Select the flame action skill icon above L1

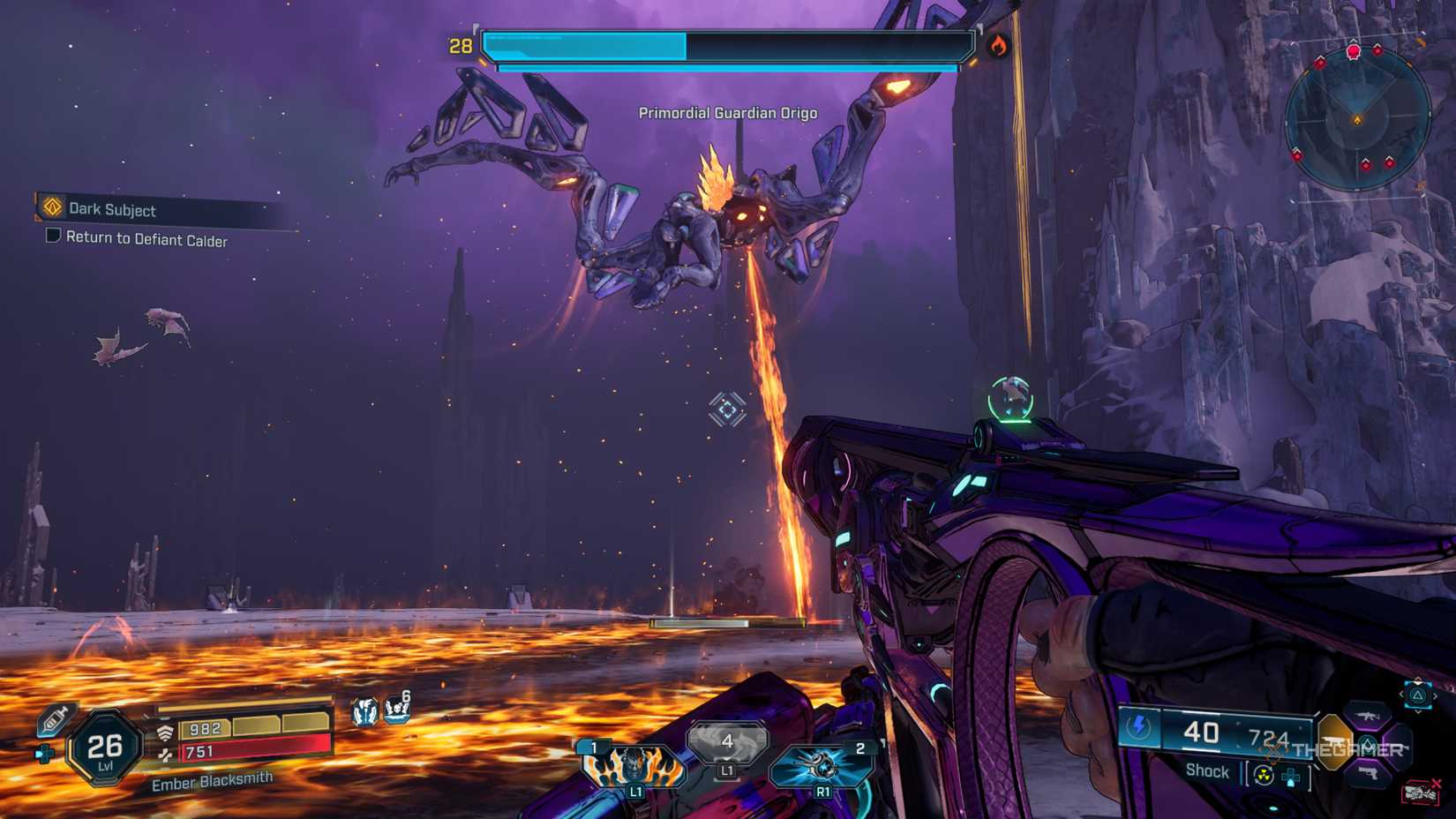pyautogui.click(x=634, y=766)
